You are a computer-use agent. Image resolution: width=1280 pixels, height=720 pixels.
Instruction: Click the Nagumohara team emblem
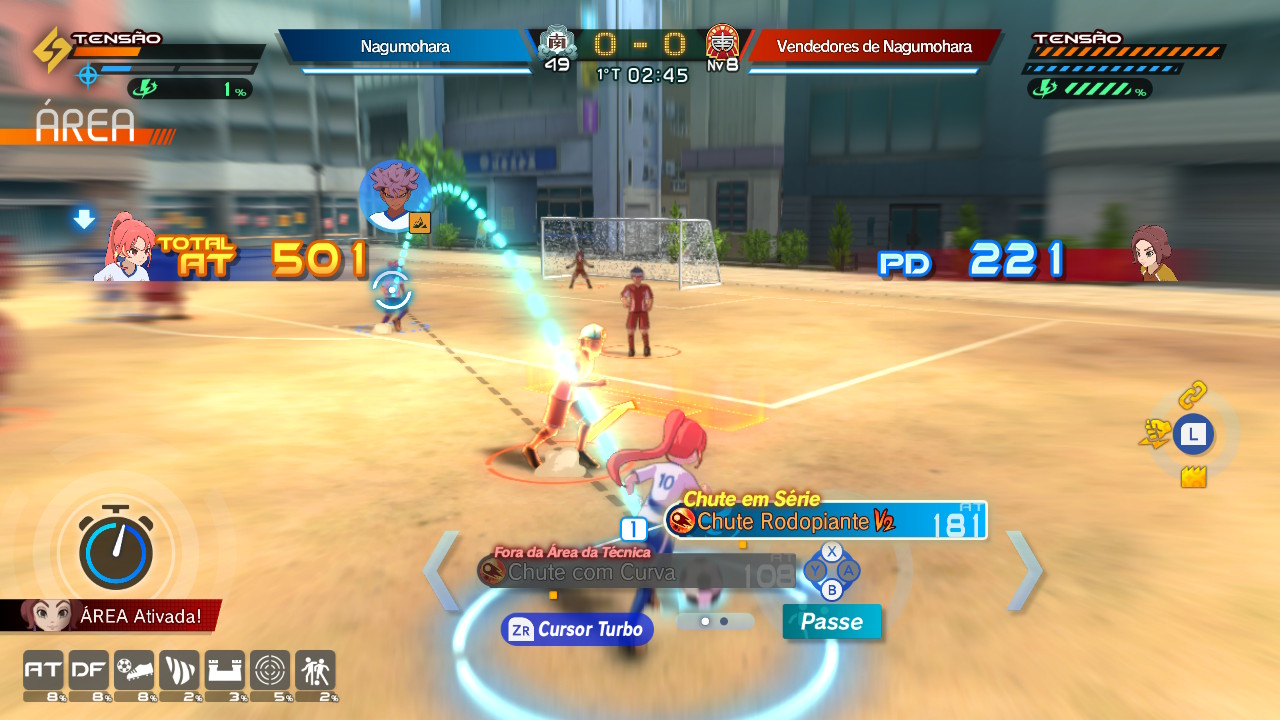coord(557,43)
